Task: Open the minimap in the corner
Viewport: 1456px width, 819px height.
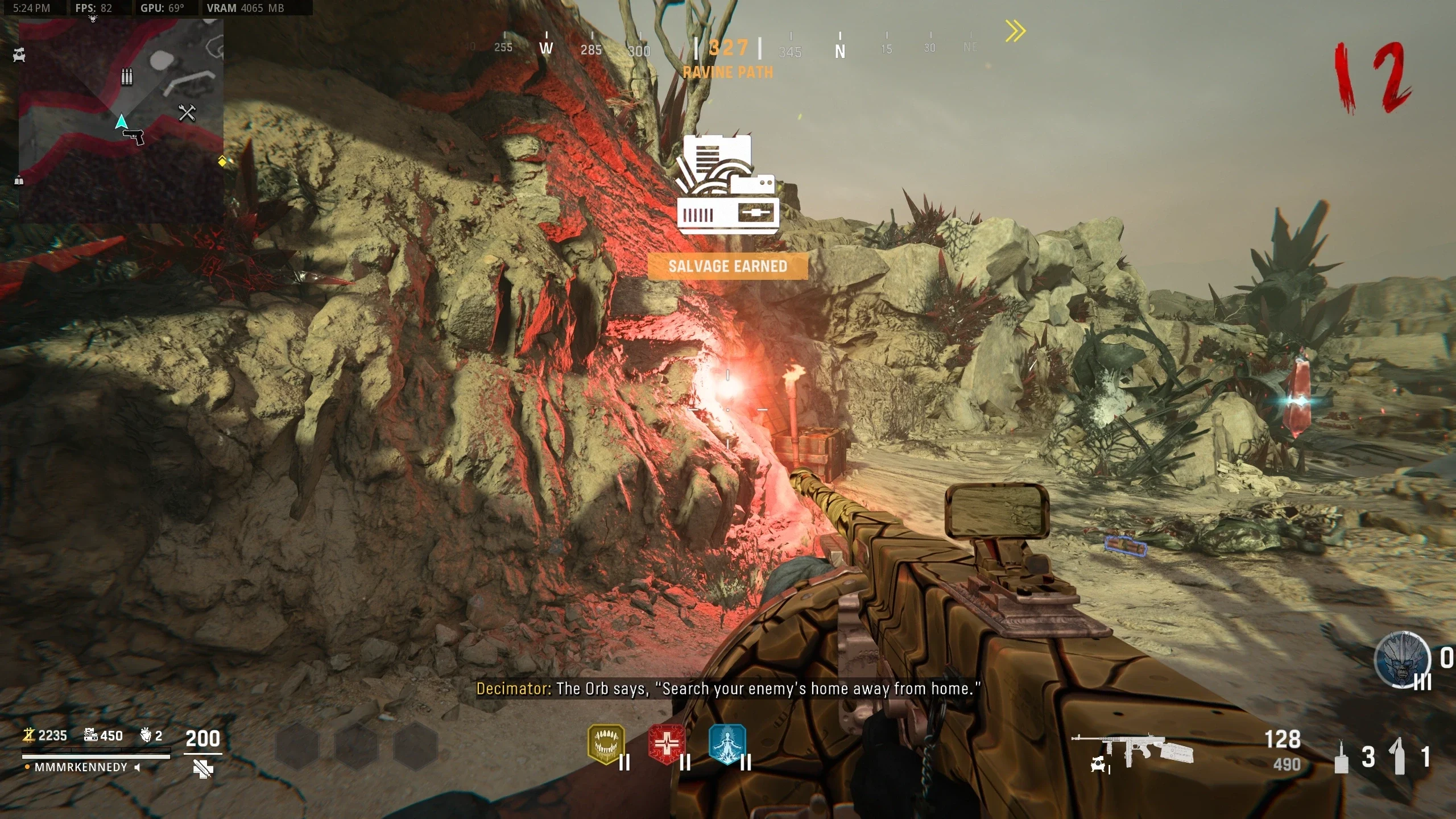Action: (121, 121)
